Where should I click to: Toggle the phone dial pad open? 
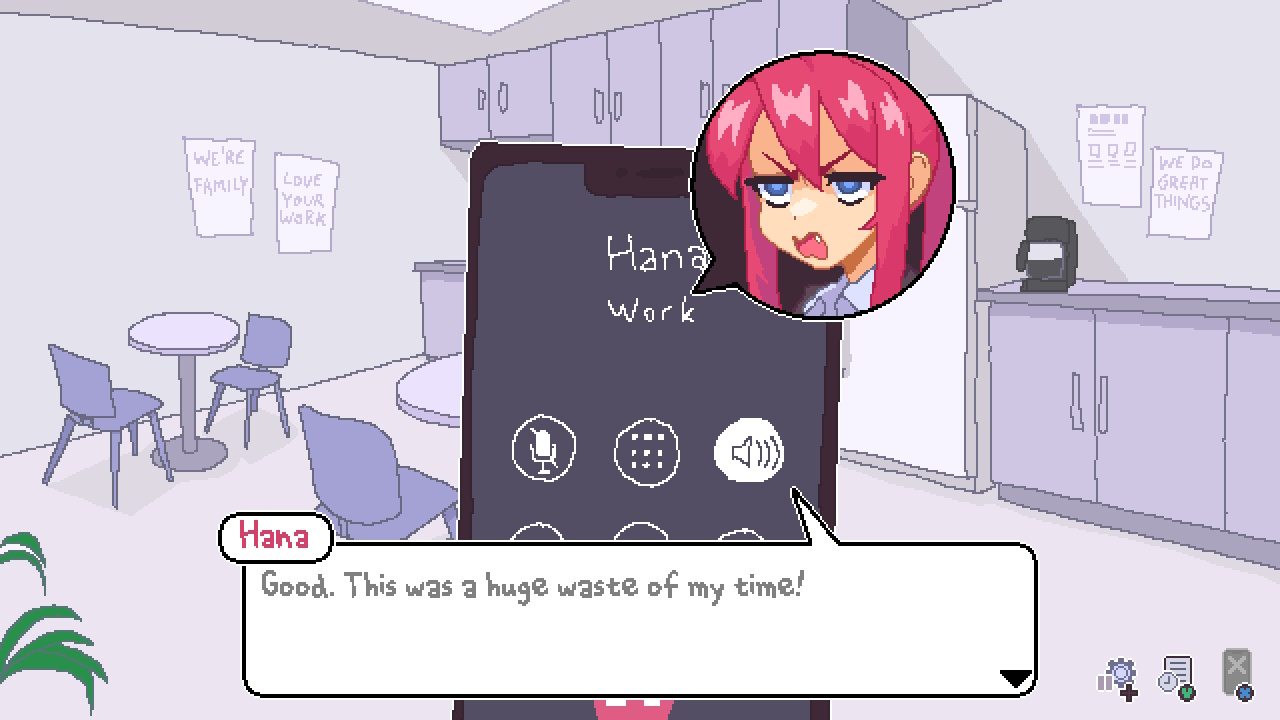click(x=646, y=451)
